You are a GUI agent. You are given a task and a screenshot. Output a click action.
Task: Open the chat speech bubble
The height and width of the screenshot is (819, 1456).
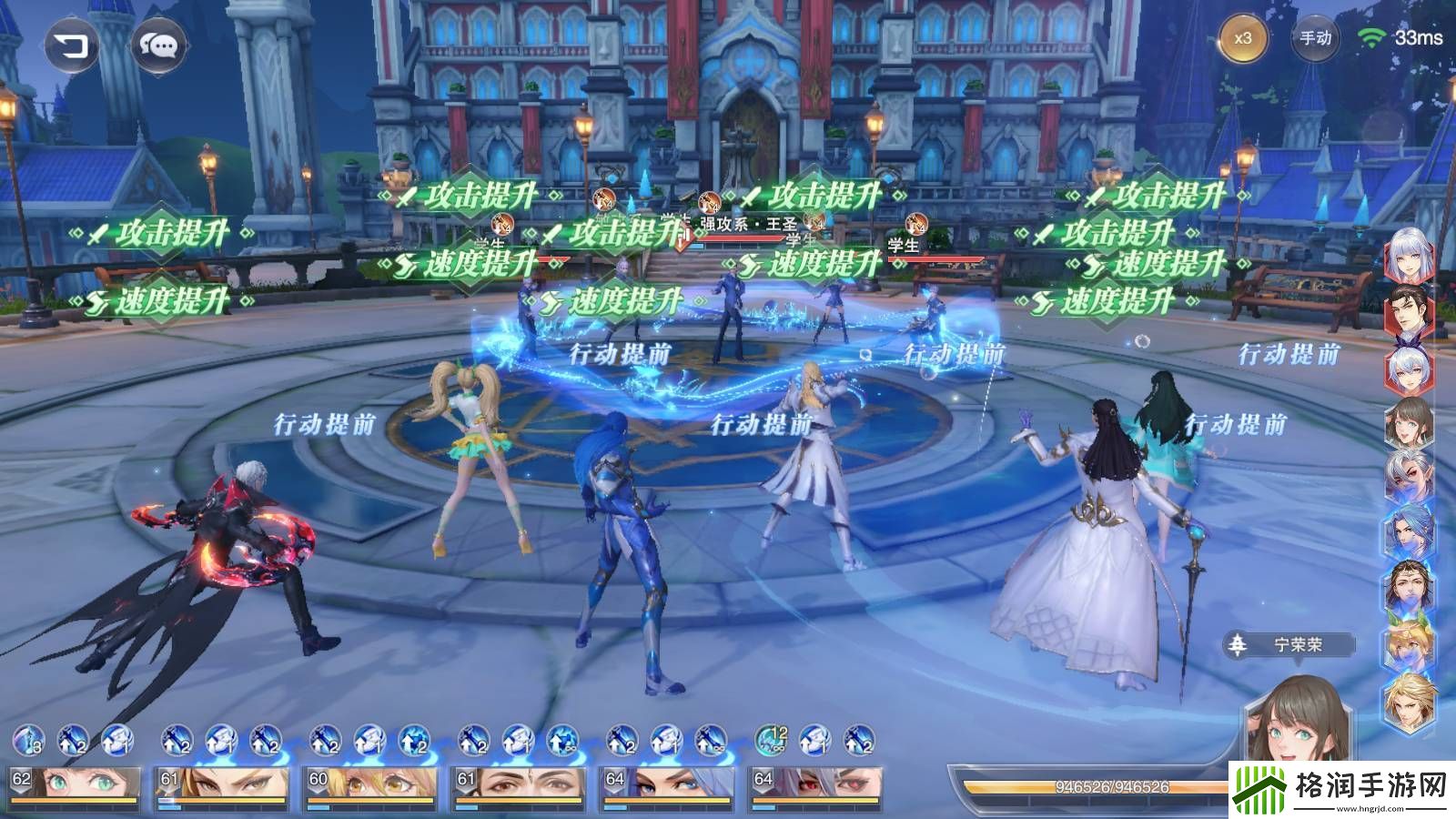(x=159, y=45)
